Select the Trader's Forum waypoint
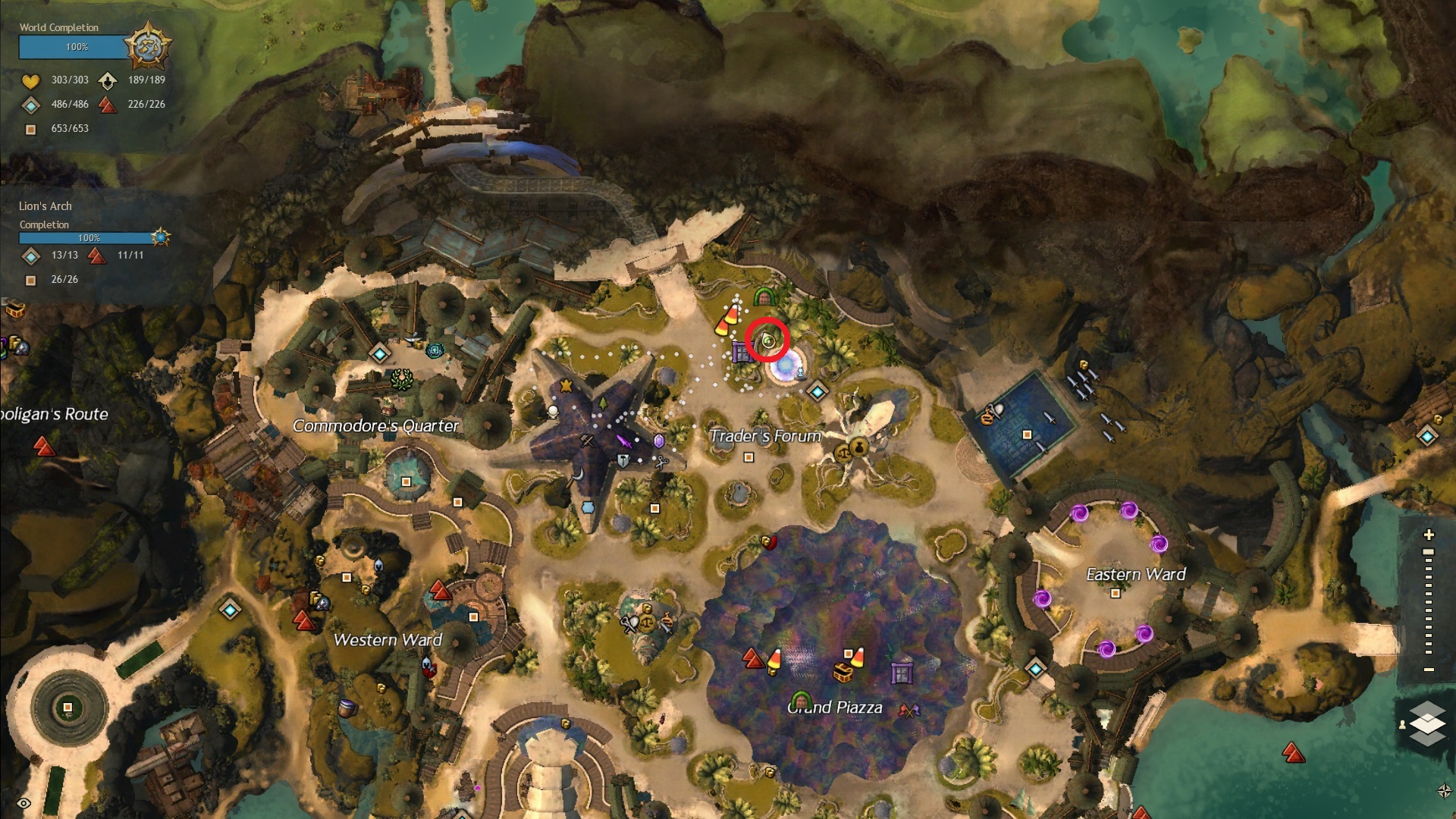Screen dimensions: 1456x819 click(817, 392)
